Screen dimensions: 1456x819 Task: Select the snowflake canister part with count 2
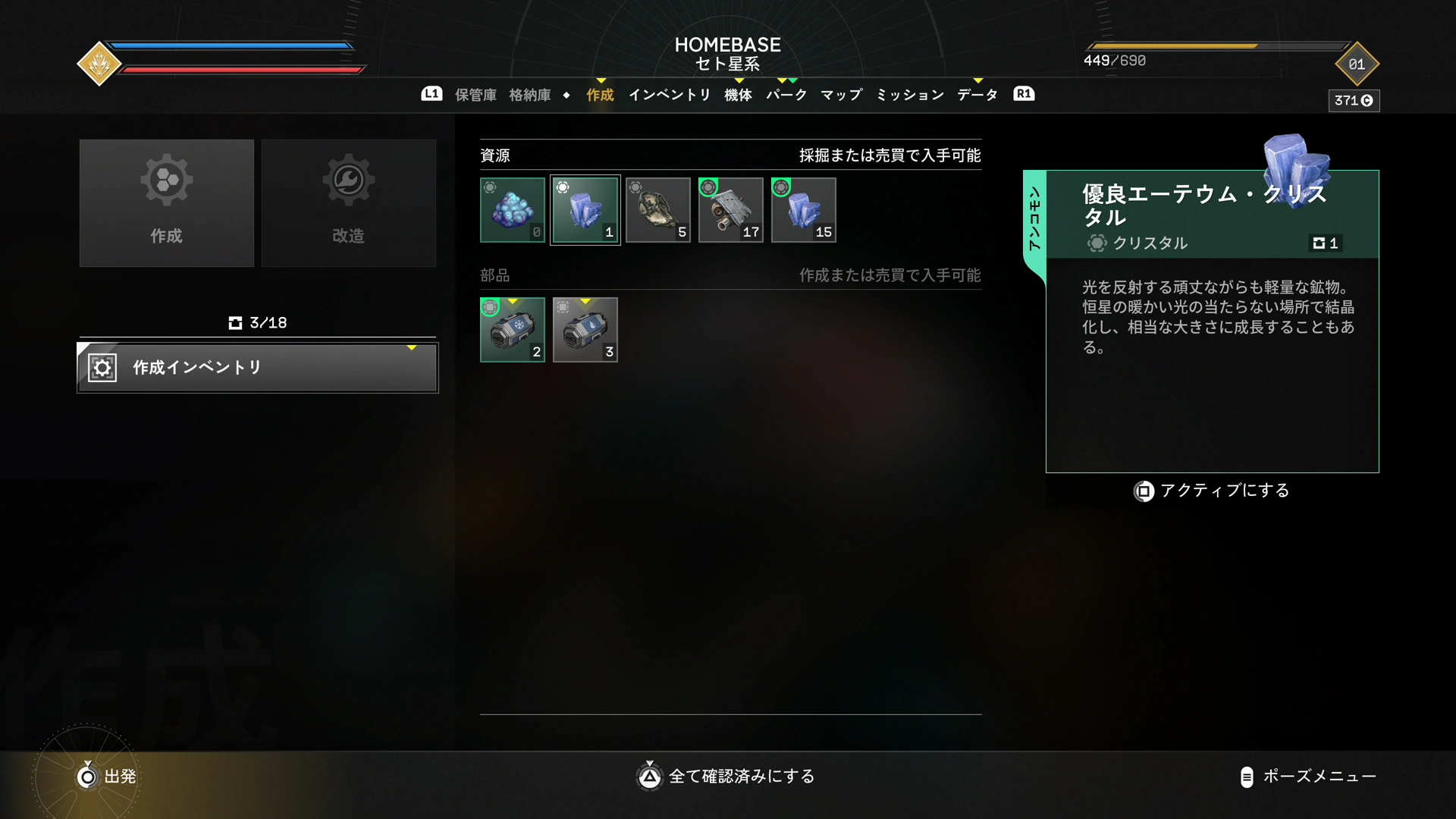pyautogui.click(x=513, y=330)
